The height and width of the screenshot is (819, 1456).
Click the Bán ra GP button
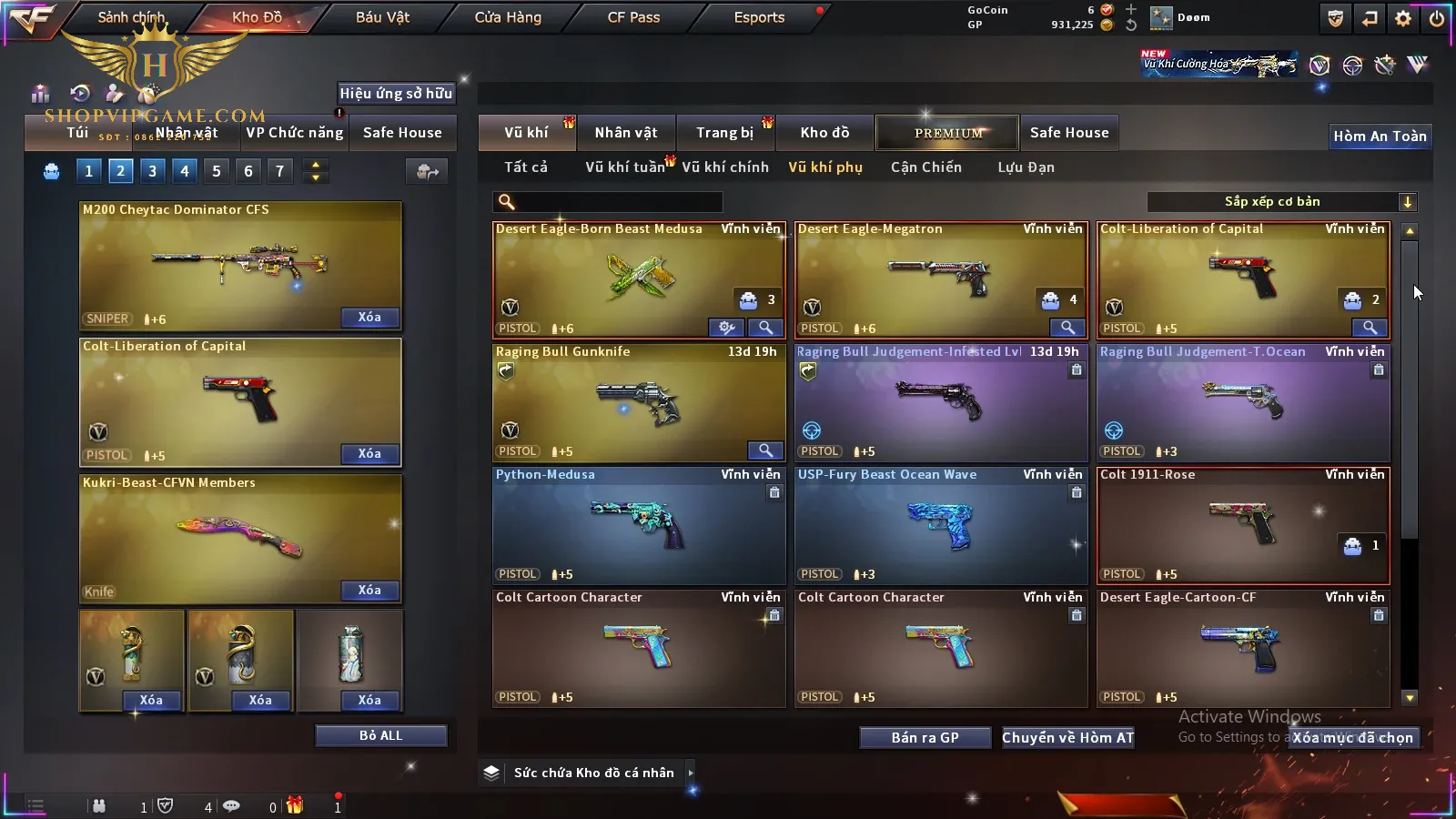925,738
